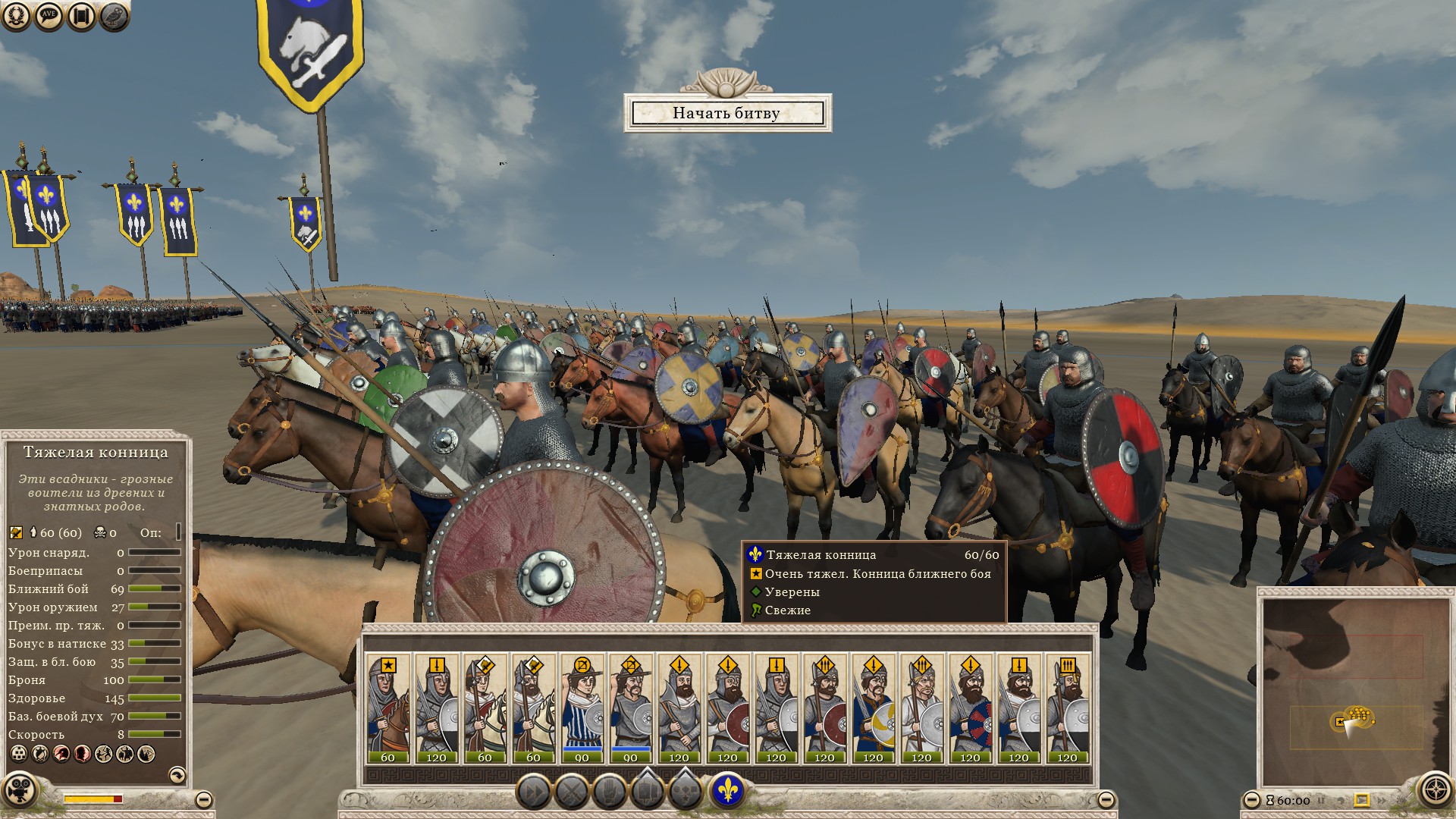The image size is (1456, 819).
Task: Click the curved redo arrow near unit abilities
Action: 177,776
